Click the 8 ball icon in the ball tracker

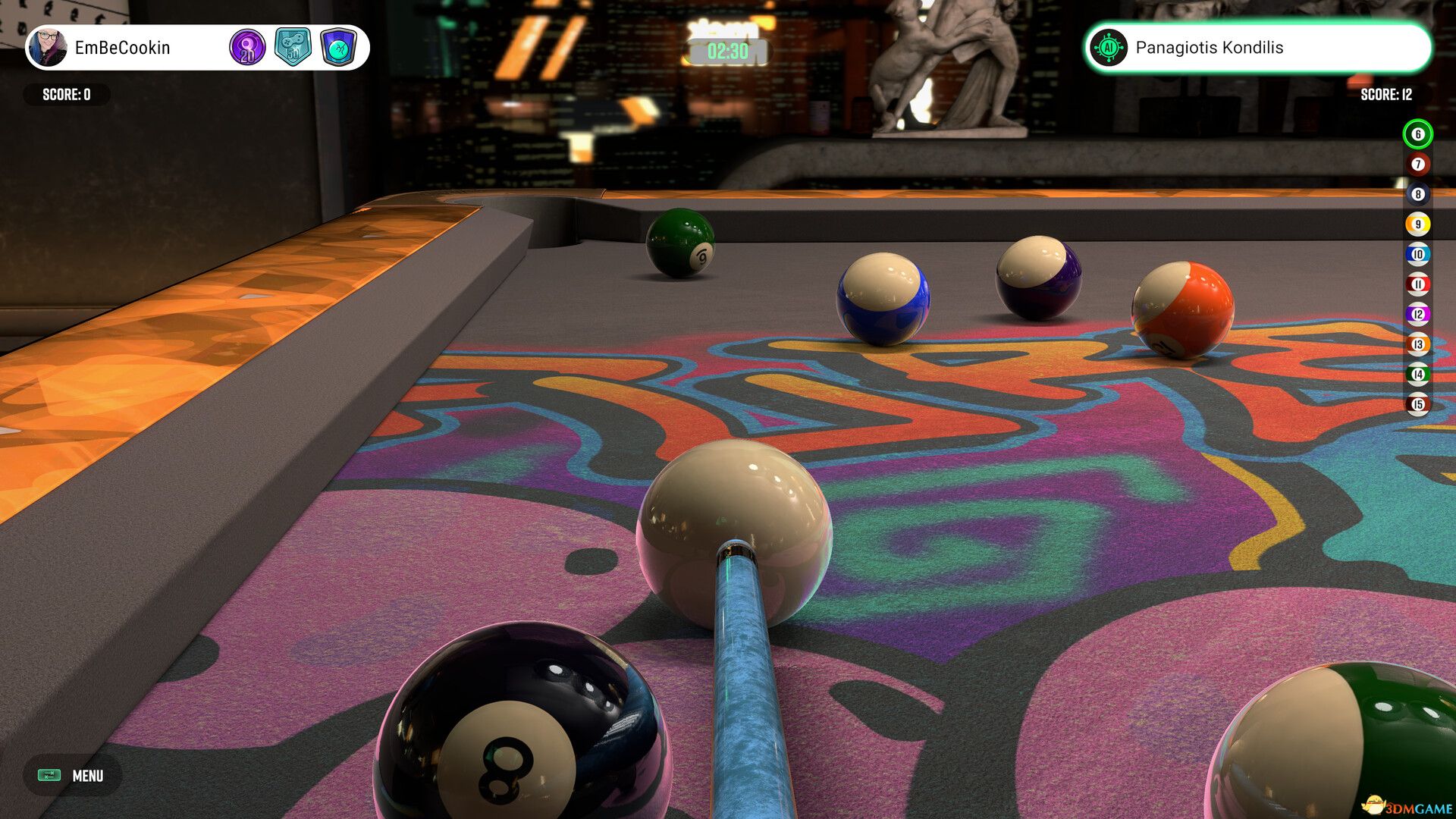[x=1417, y=194]
